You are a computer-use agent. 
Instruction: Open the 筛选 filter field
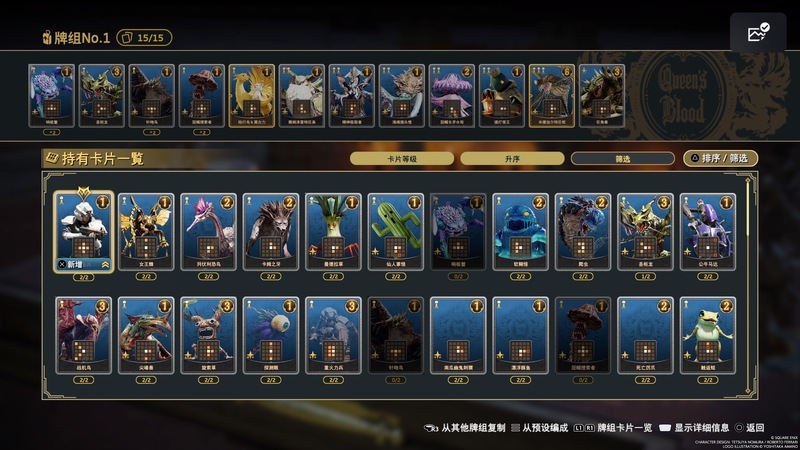point(622,158)
